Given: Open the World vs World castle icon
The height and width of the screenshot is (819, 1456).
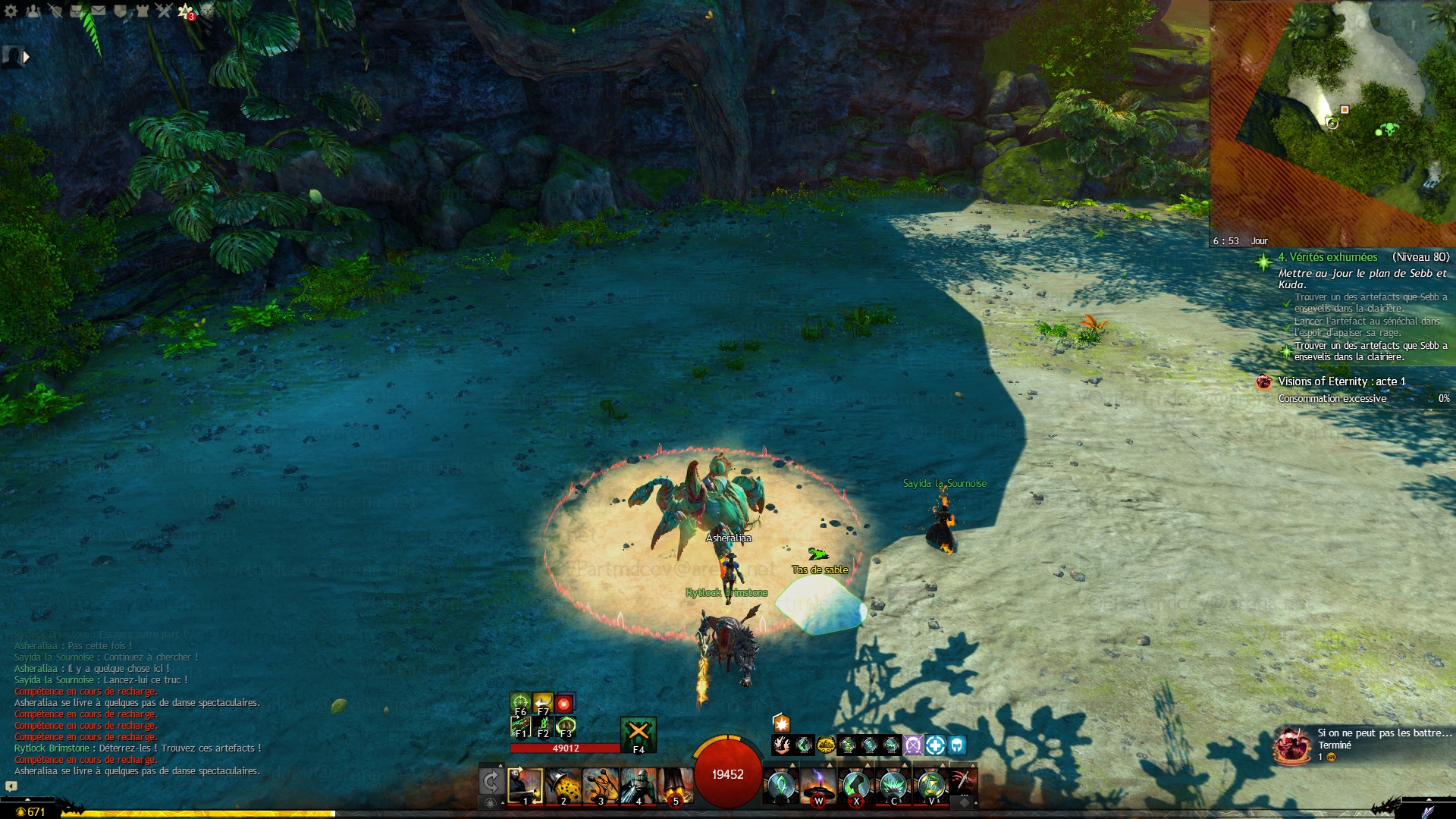Looking at the screenshot, I should click(142, 11).
